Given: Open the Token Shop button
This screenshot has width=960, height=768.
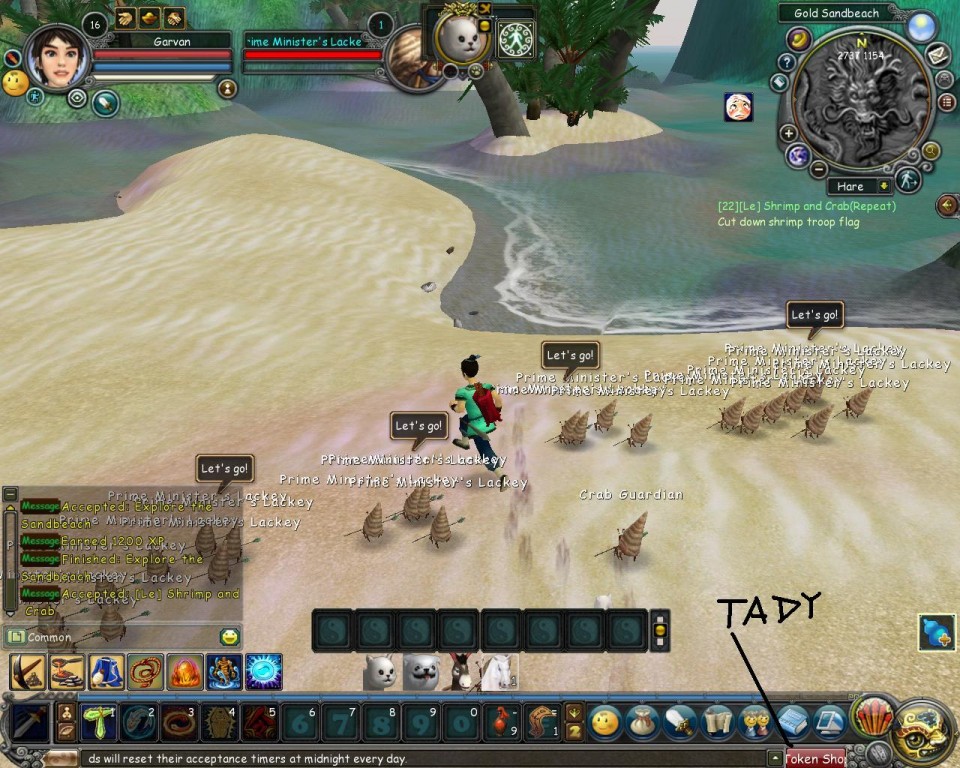Looking at the screenshot, I should tap(815, 758).
